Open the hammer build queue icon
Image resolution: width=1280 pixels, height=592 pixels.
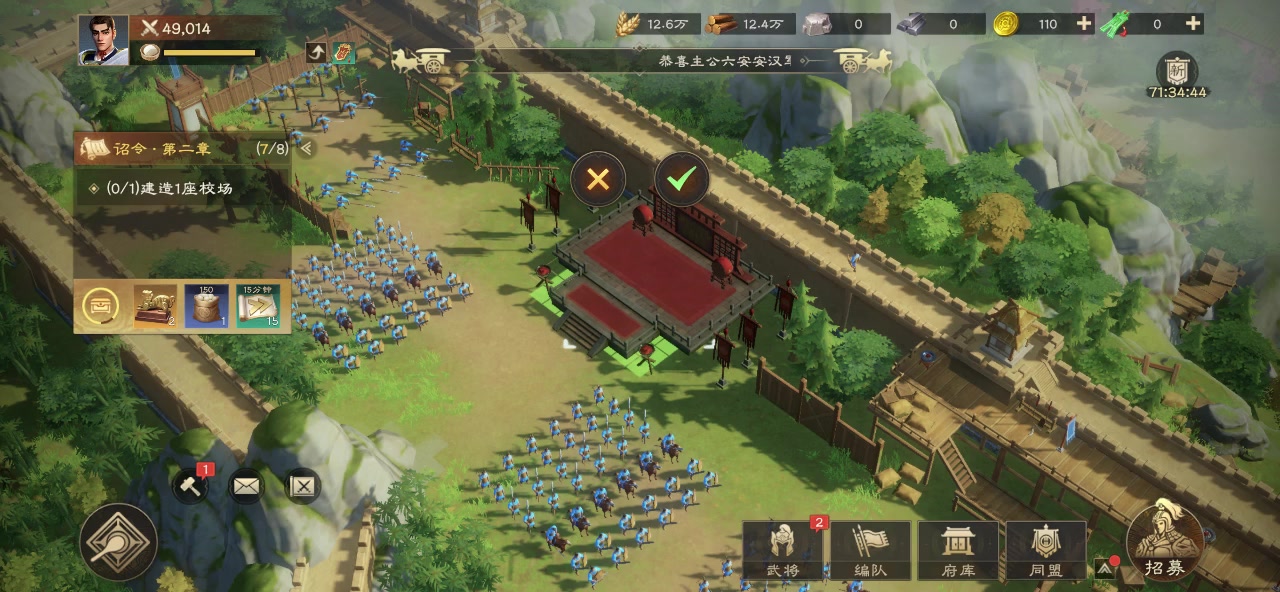pos(191,486)
